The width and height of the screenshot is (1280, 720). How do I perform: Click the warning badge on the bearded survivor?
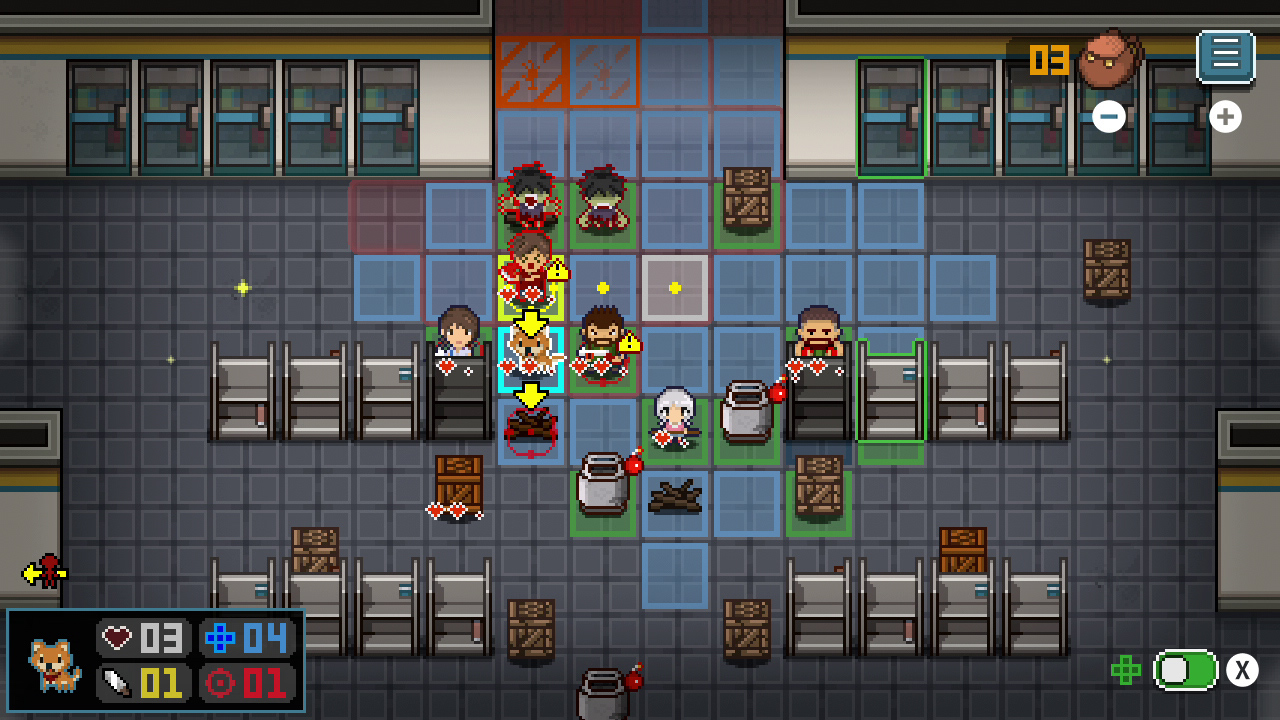[631, 343]
